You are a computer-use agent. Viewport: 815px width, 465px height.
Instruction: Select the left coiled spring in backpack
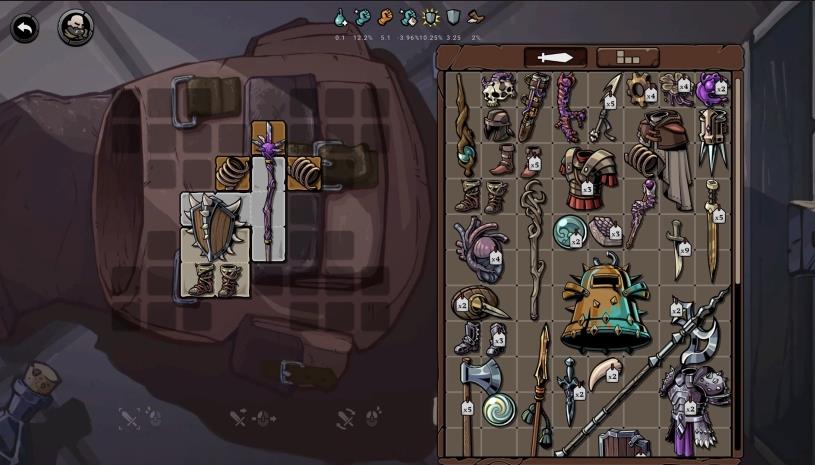(x=233, y=172)
